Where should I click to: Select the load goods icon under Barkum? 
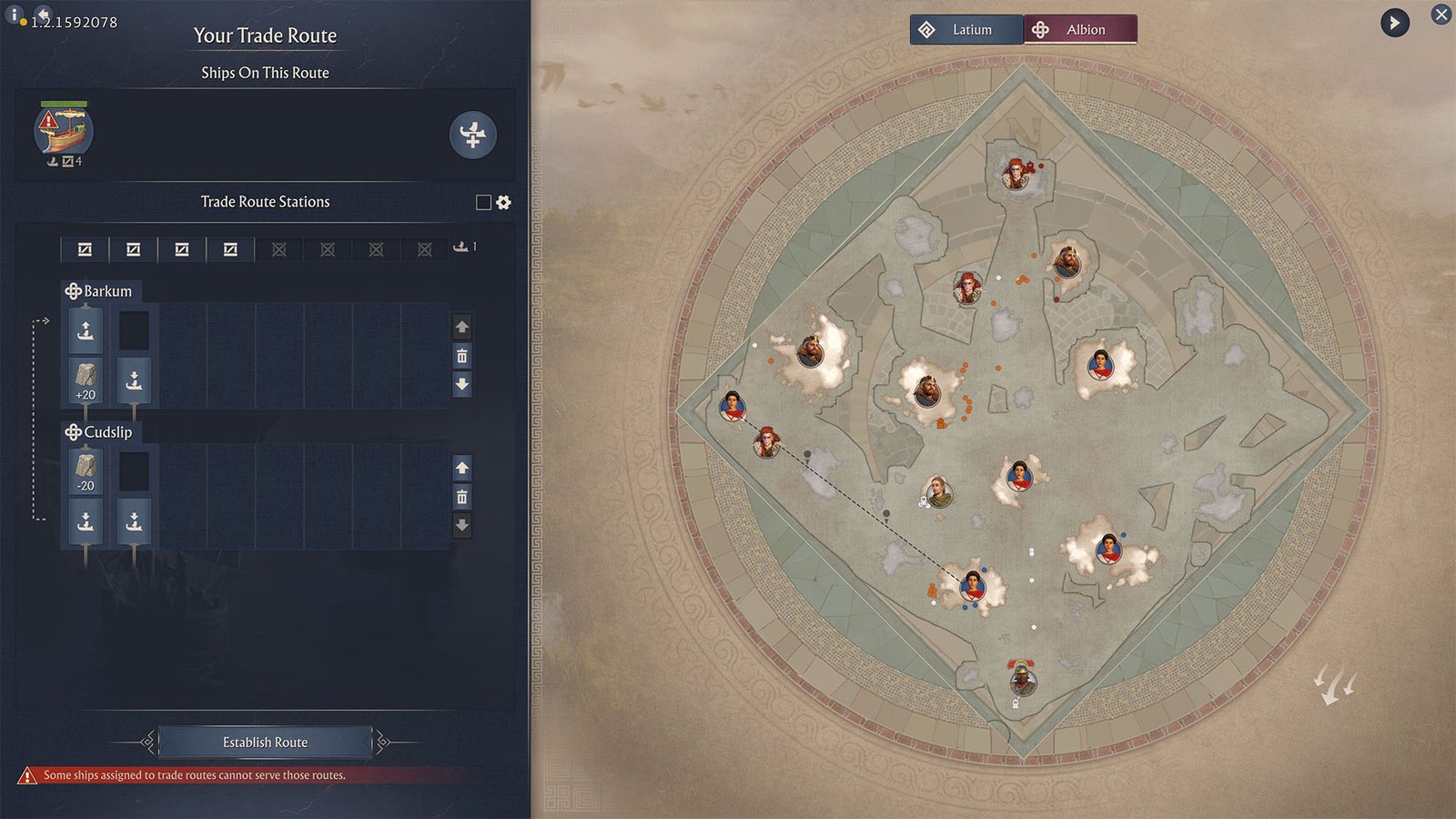click(85, 330)
